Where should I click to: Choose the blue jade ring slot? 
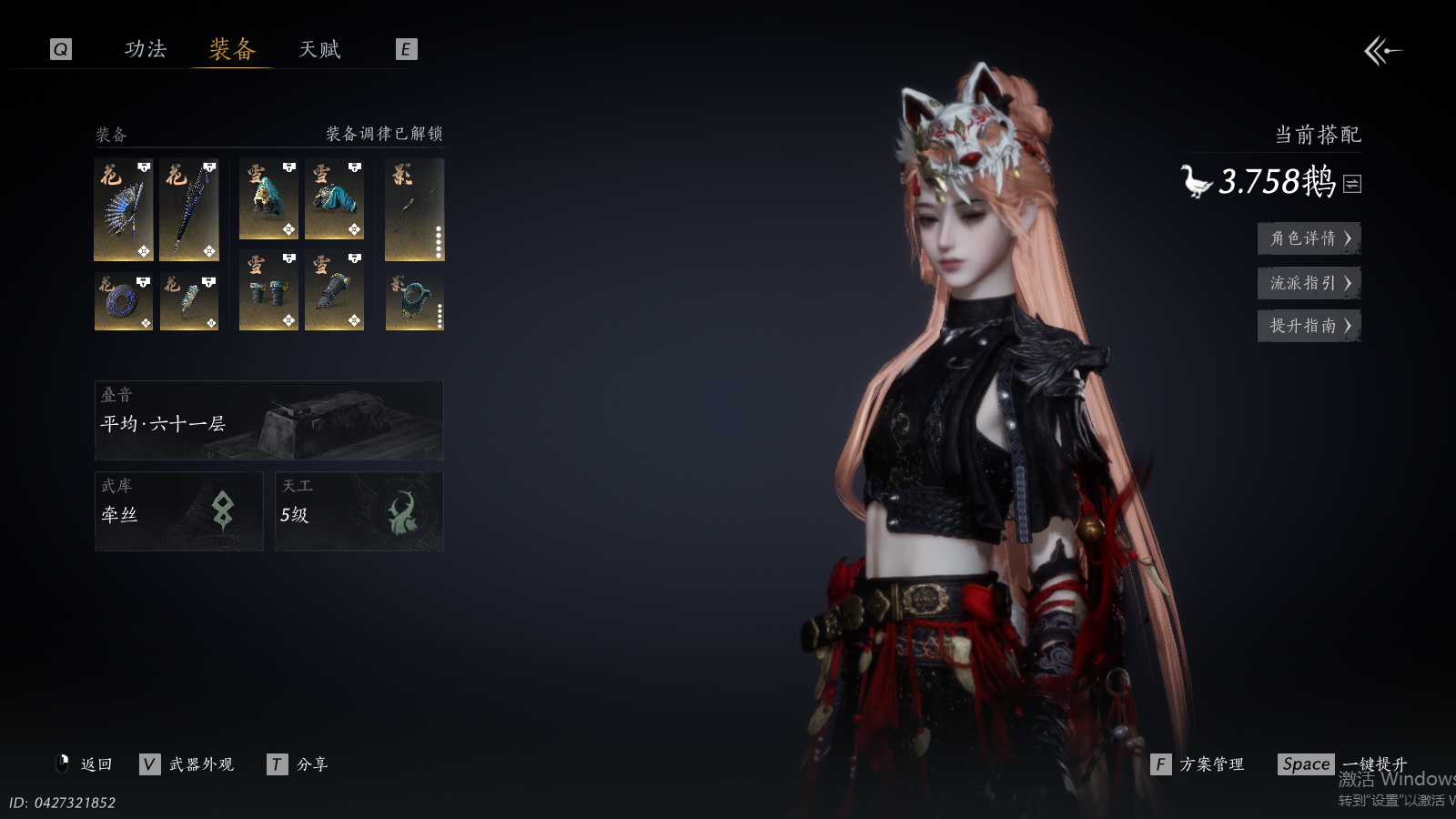point(124,301)
